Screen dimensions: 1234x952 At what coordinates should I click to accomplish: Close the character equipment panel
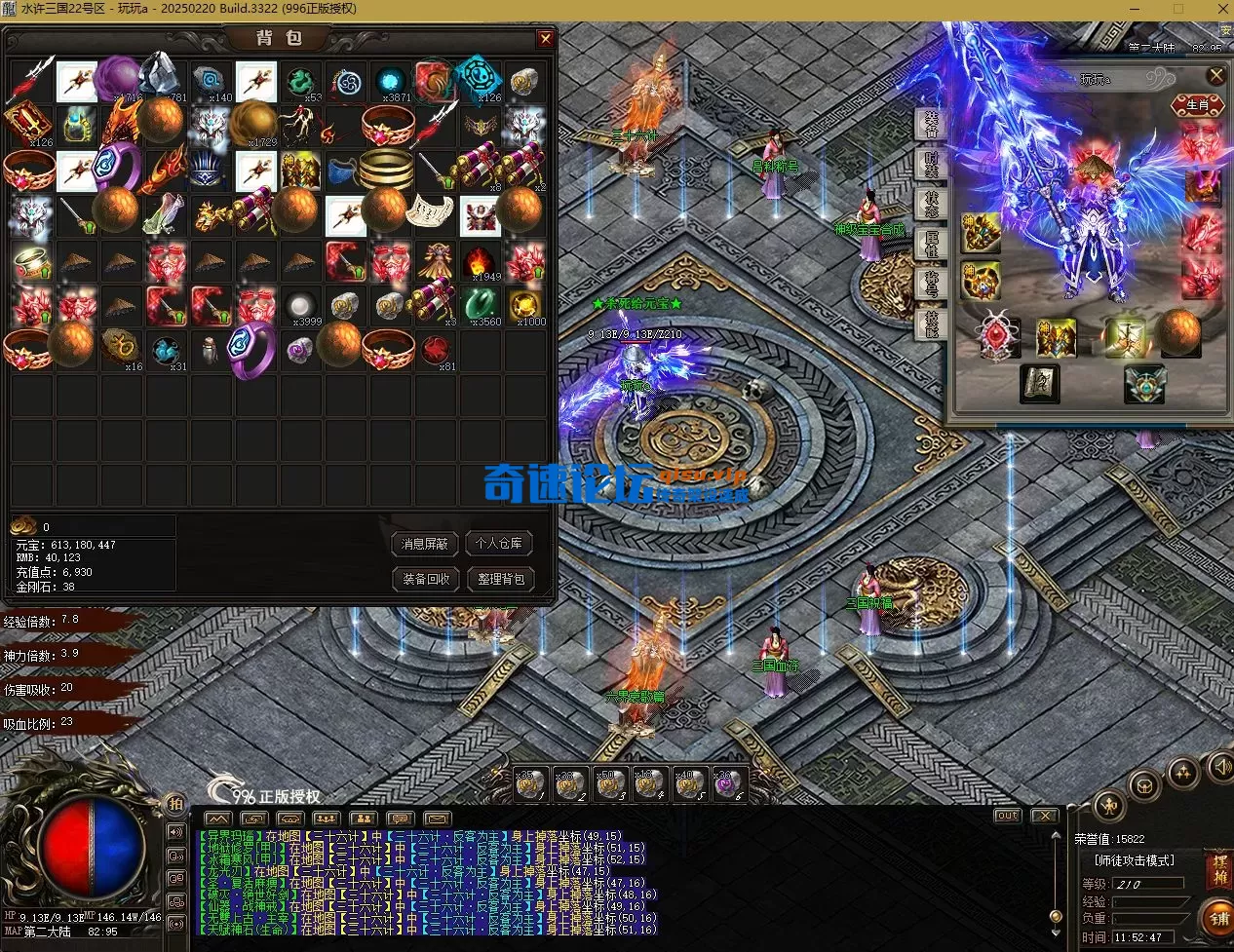pos(1215,75)
